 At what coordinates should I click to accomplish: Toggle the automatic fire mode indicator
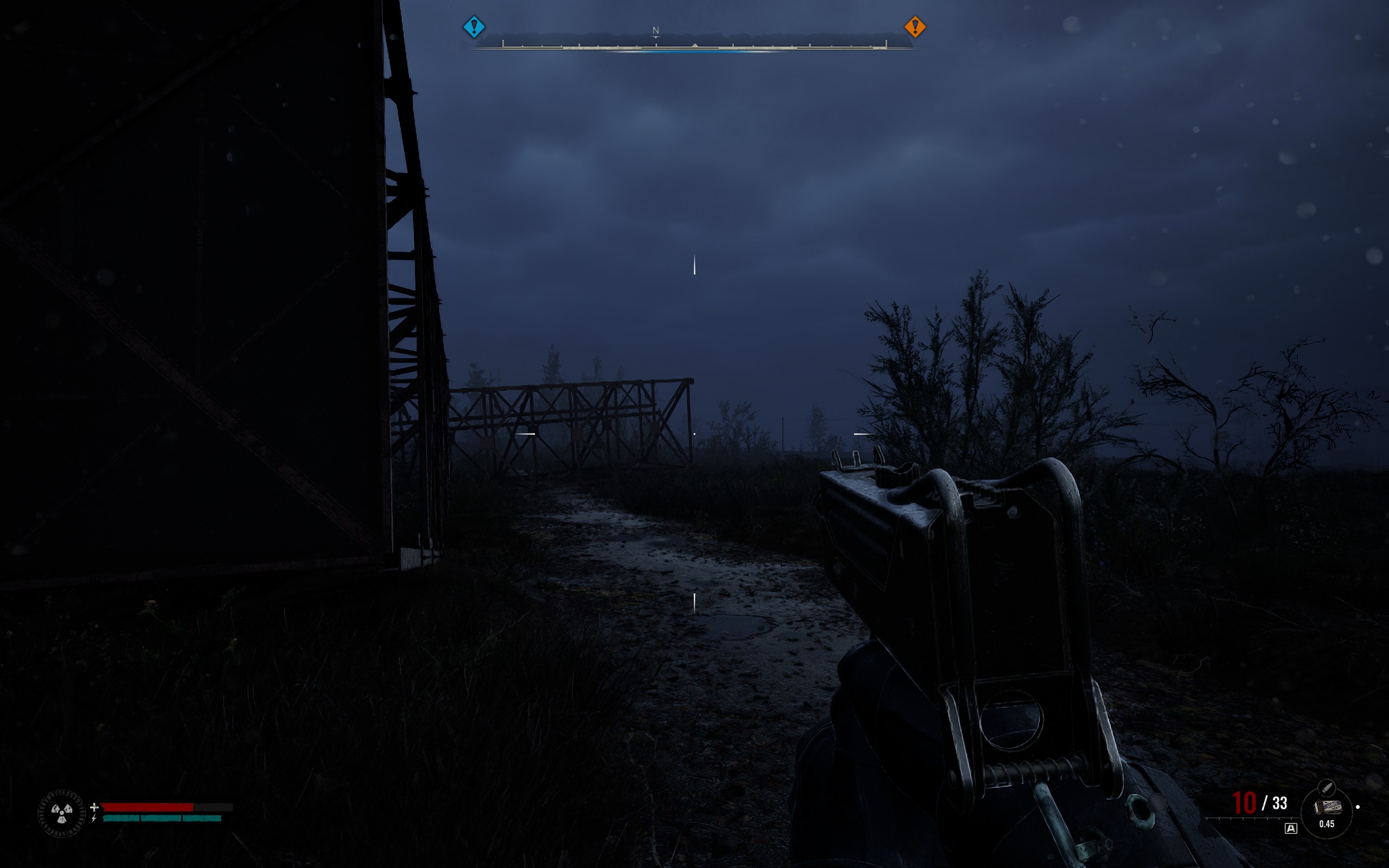1290,828
